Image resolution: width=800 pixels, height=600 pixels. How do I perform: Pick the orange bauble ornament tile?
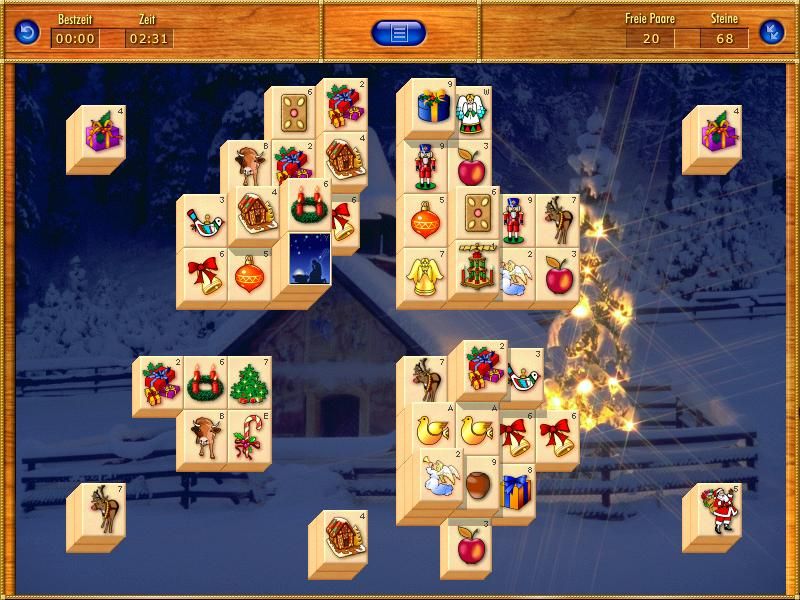point(249,274)
